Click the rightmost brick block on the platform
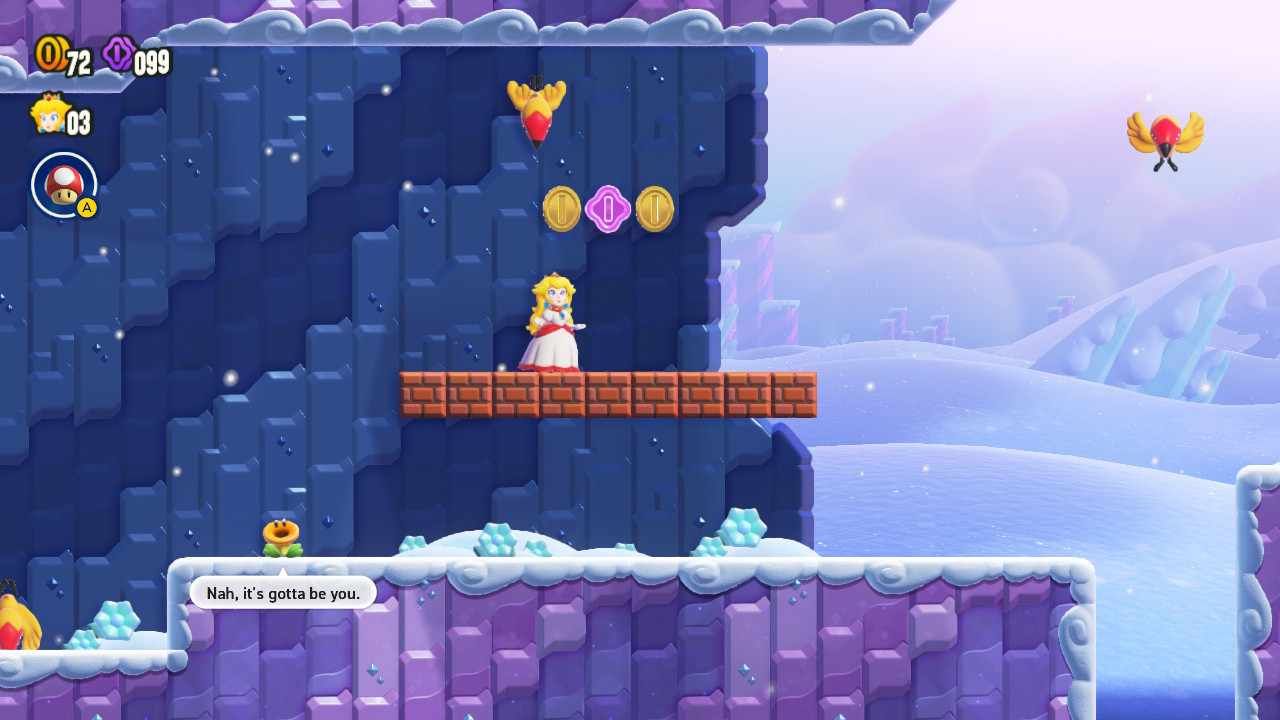The height and width of the screenshot is (720, 1280). 793,394
